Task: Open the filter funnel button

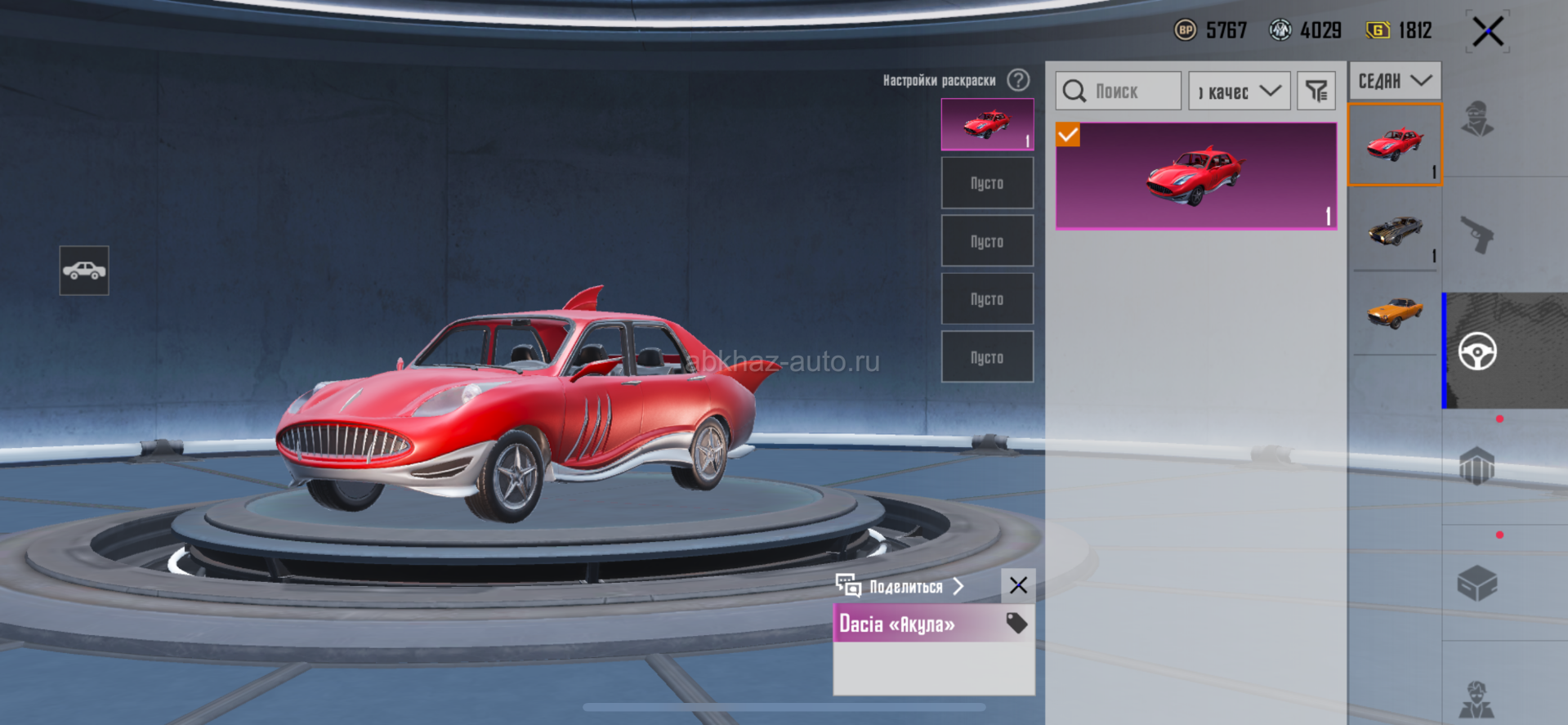Action: pyautogui.click(x=1316, y=91)
